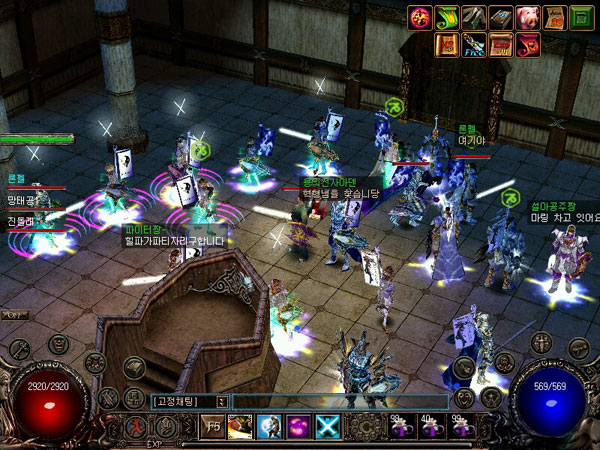This screenshot has width=600, height=450.
Task: Open the green square panel icon
Action: tap(581, 17)
